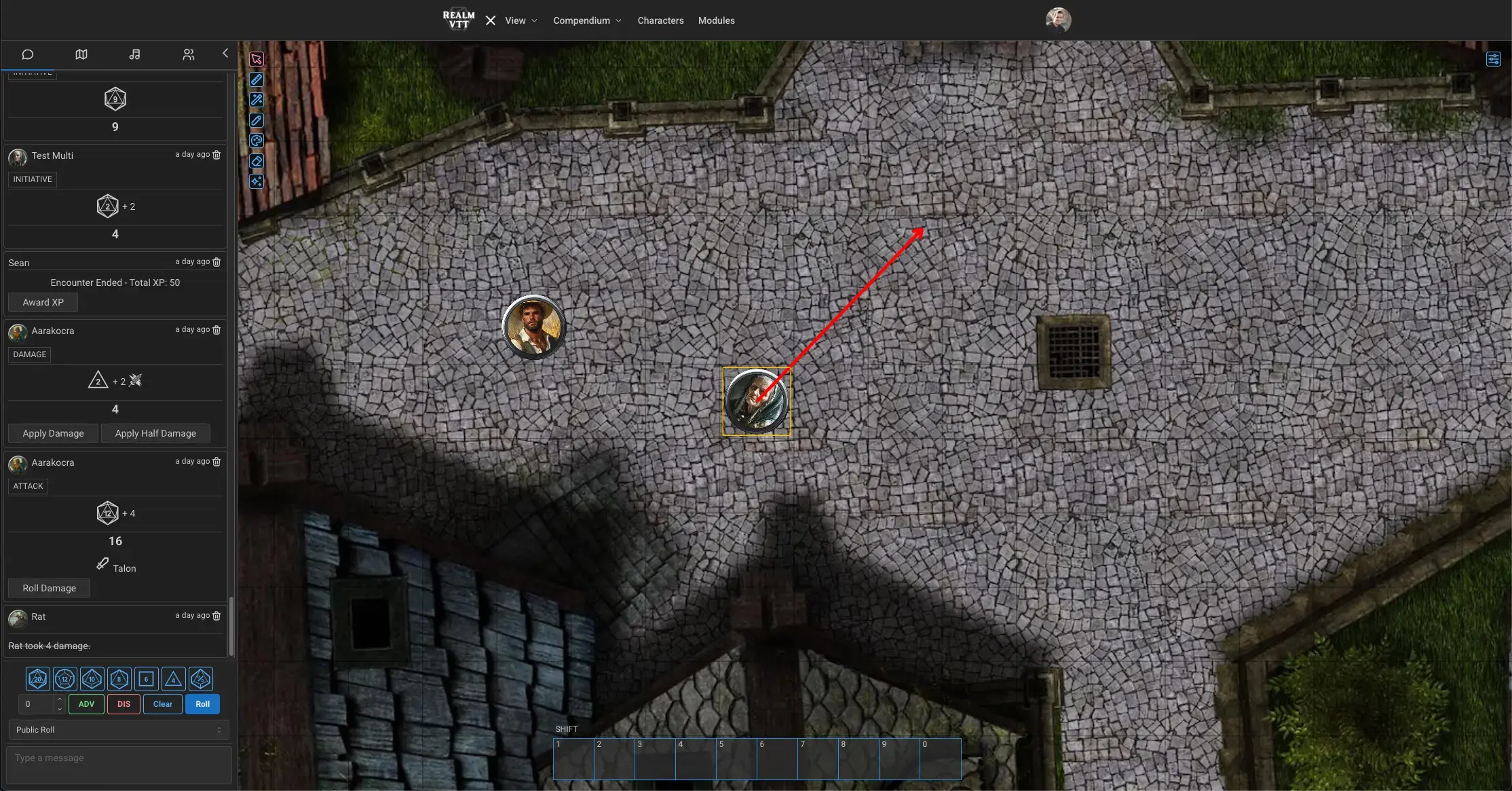The image size is (1512, 791).
Task: Open the Characters menu item
Action: point(660,20)
